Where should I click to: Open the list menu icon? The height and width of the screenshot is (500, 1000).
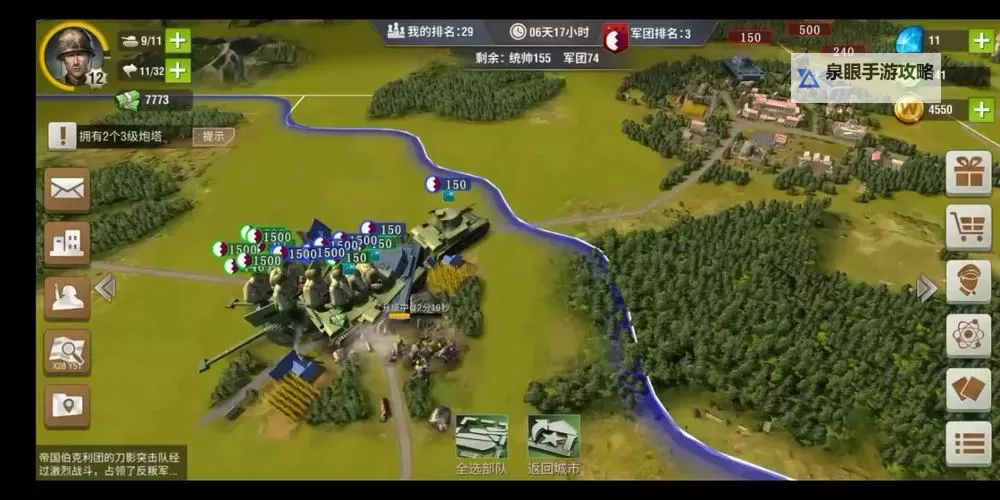click(x=968, y=444)
